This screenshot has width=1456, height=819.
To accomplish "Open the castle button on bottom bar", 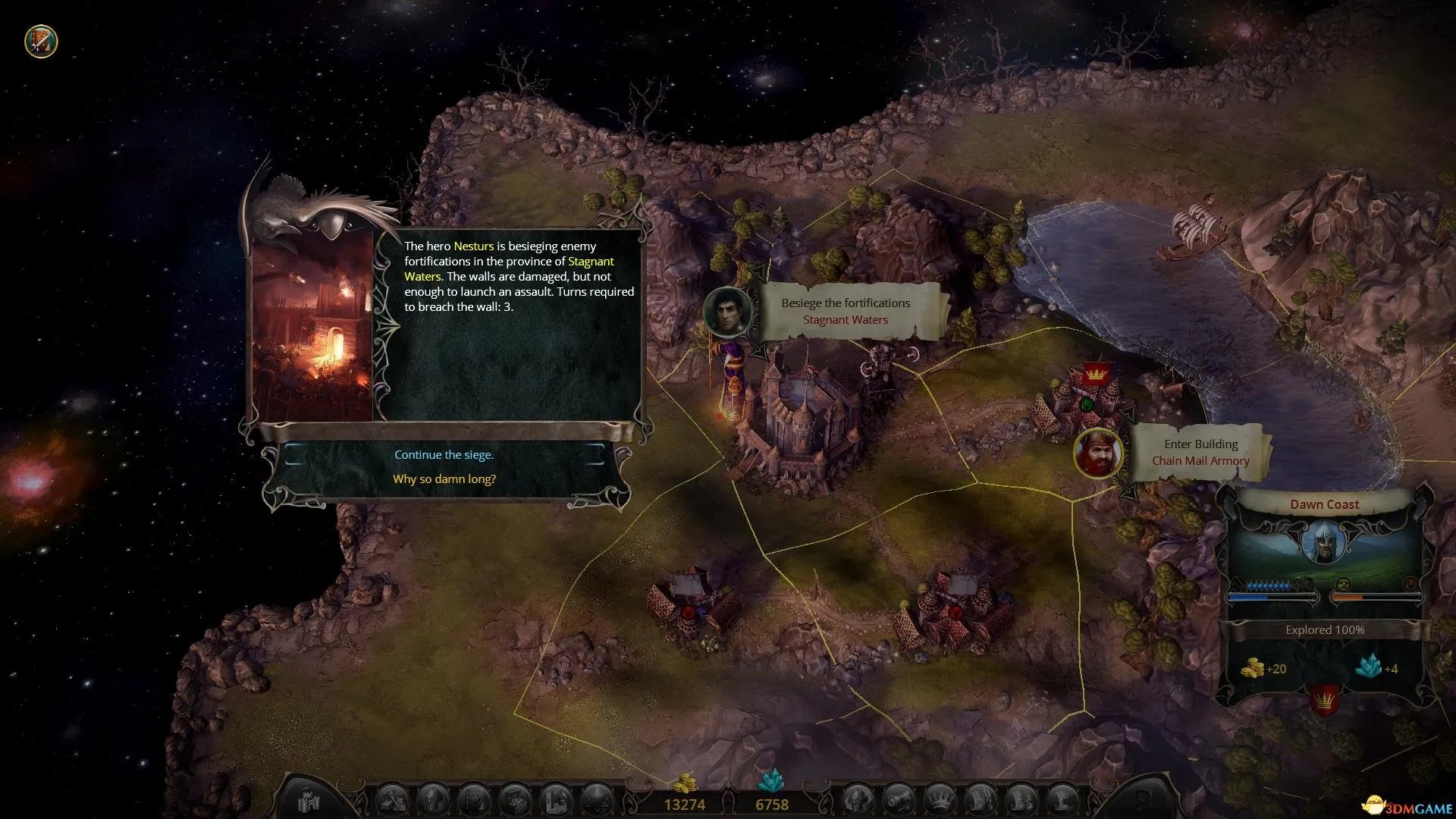I will click(x=309, y=800).
